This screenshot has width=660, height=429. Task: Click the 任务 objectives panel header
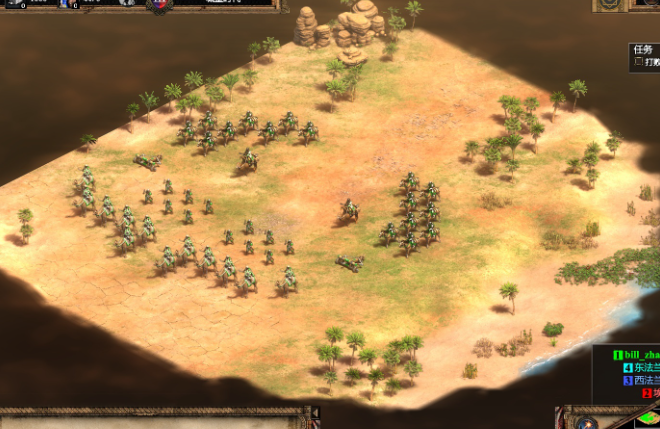[642, 49]
